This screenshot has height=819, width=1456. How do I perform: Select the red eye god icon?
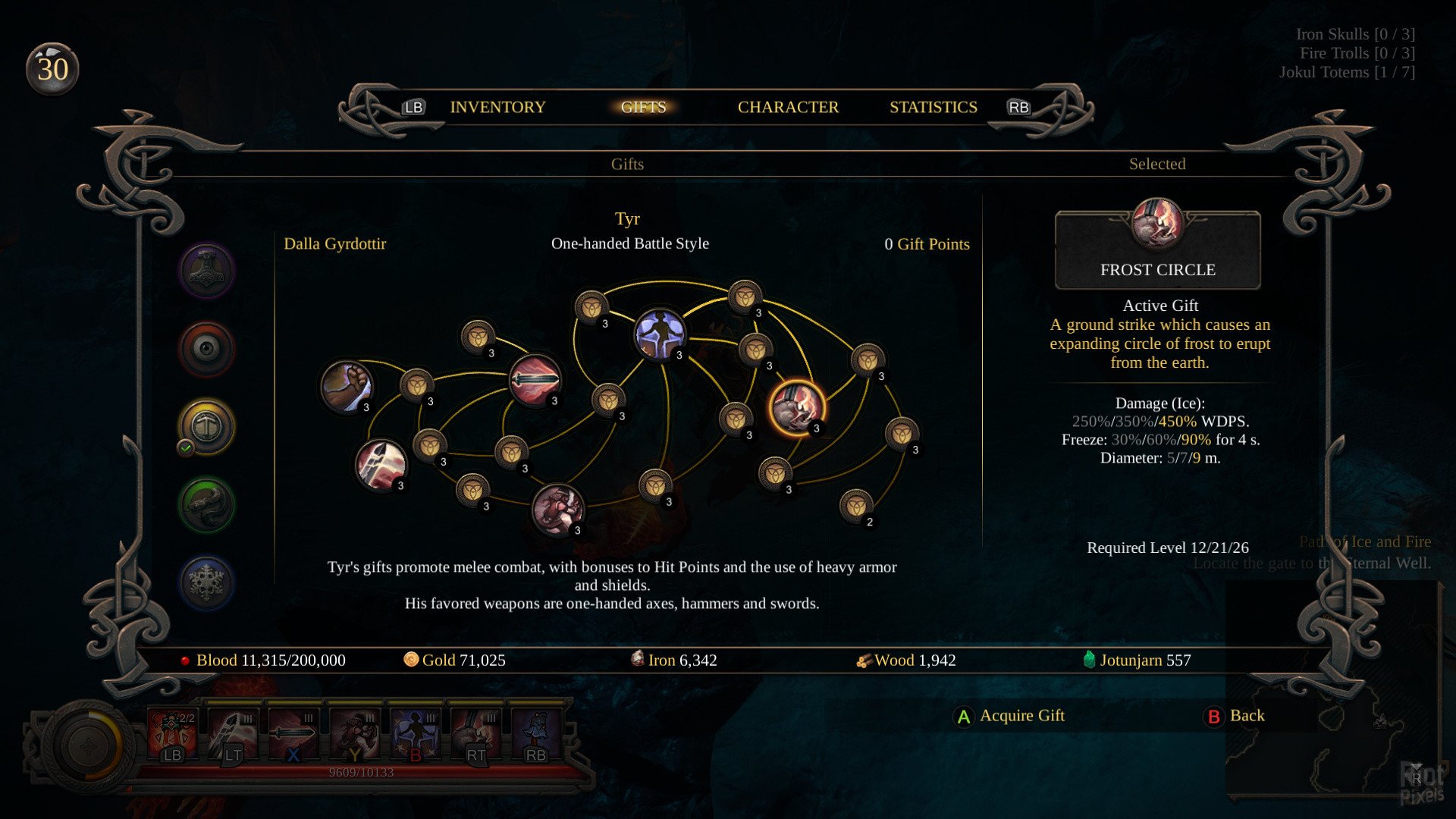point(206,349)
